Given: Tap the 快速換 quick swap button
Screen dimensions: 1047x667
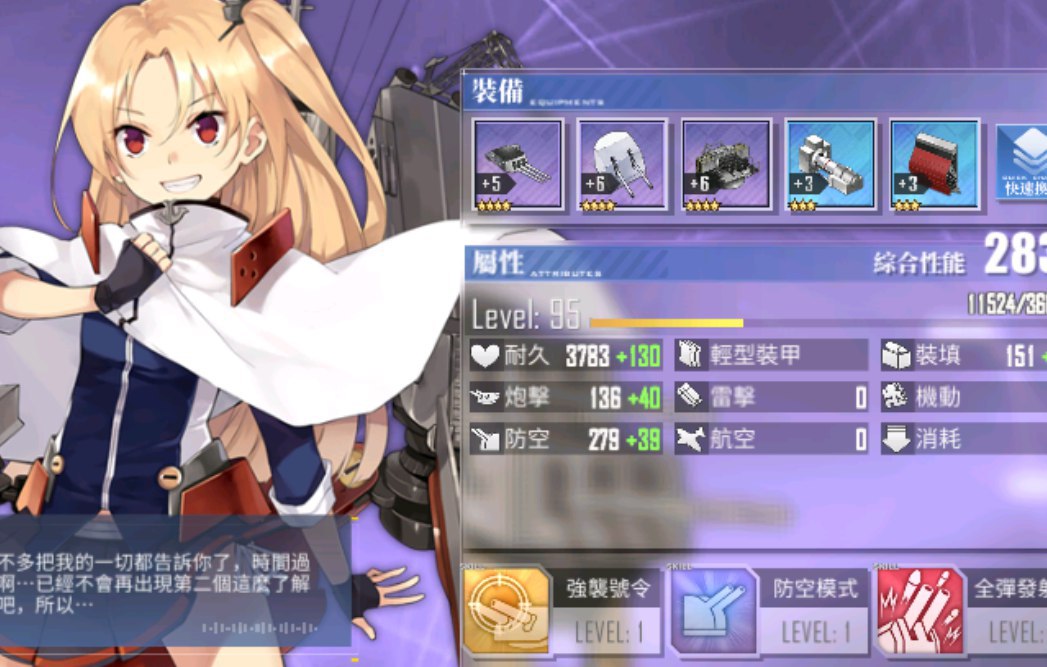Looking at the screenshot, I should click(1022, 164).
